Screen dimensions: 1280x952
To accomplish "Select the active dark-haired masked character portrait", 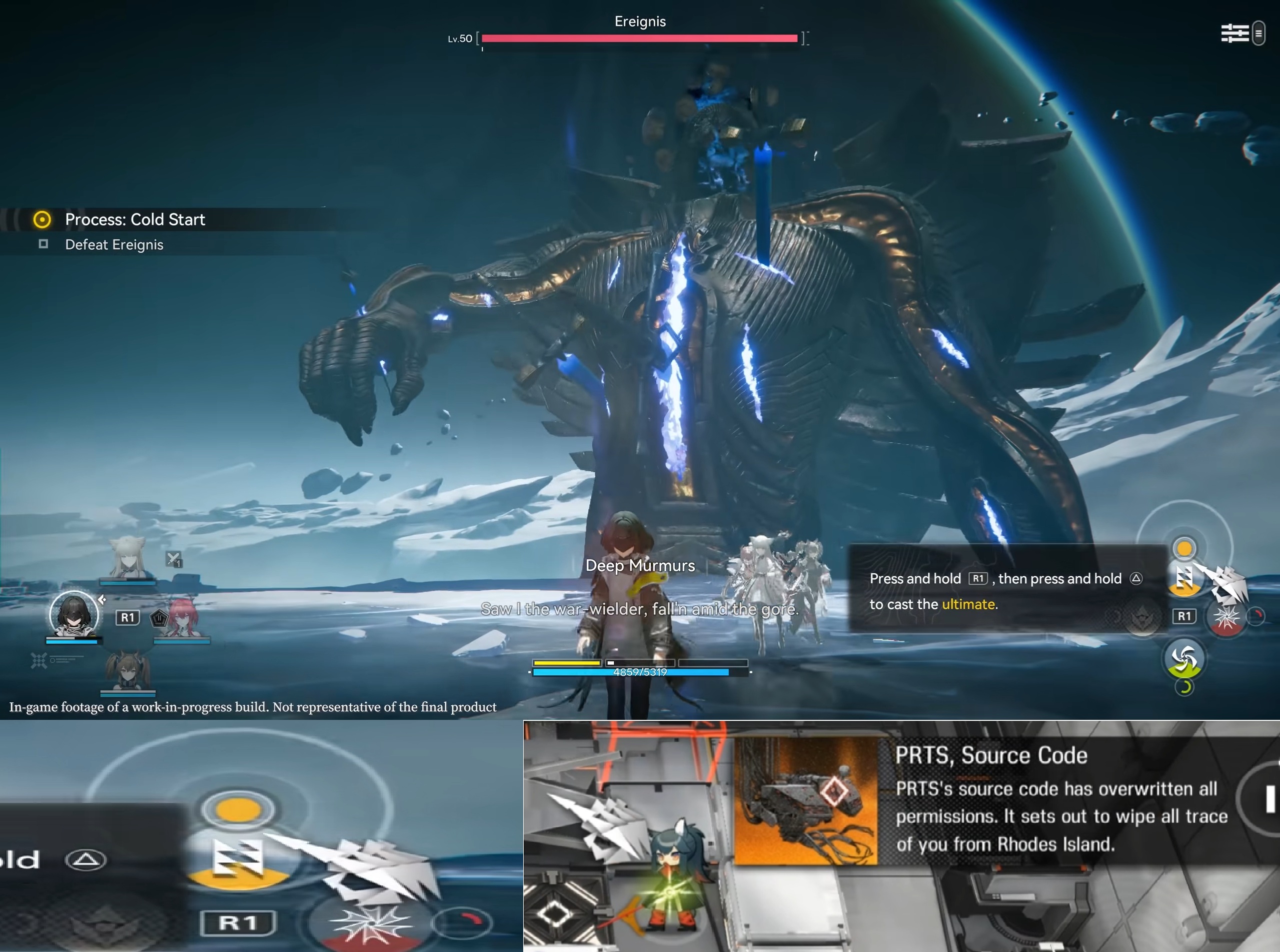I will coord(74,614).
